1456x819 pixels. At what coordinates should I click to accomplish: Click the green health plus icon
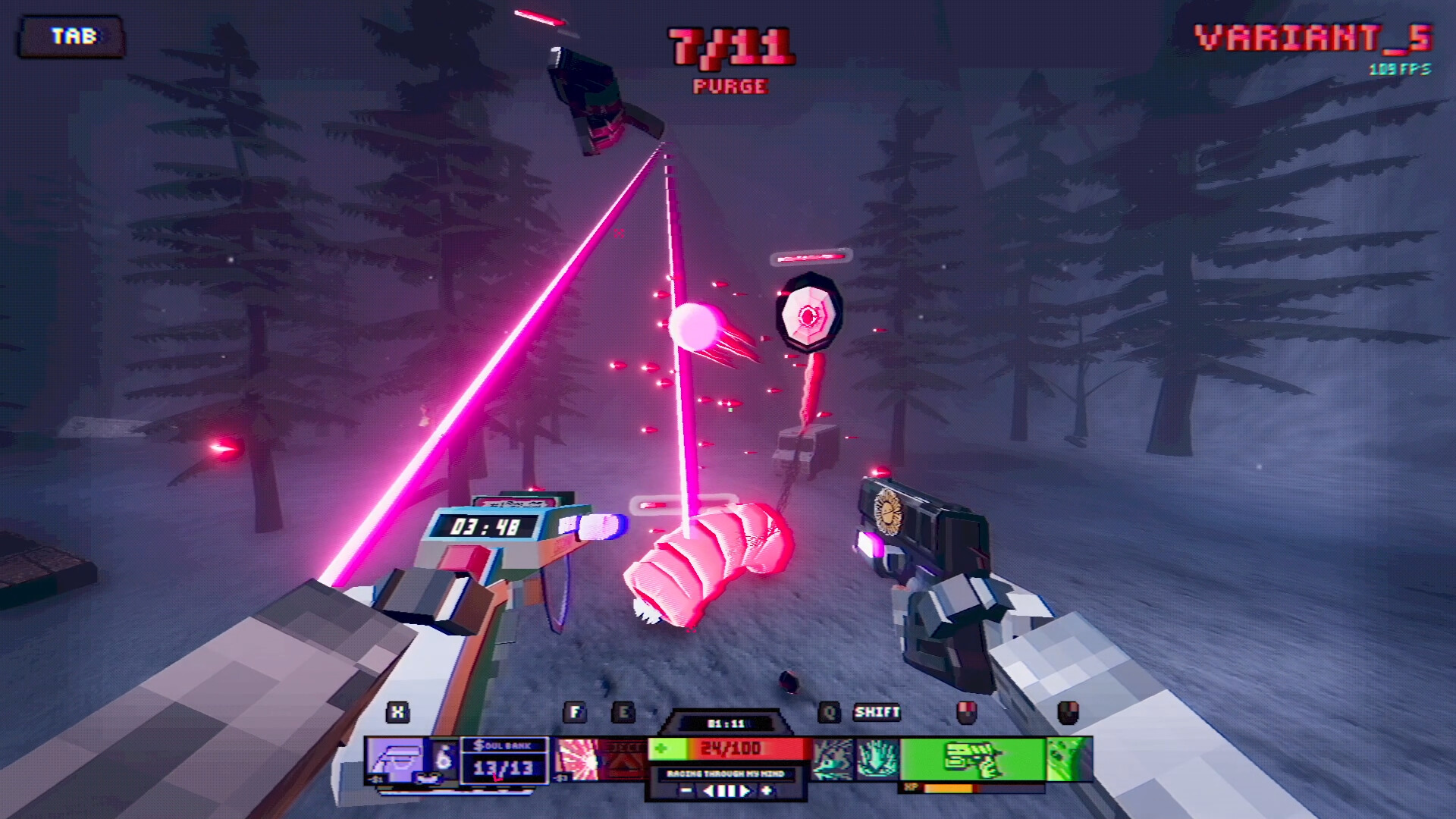coord(661,748)
